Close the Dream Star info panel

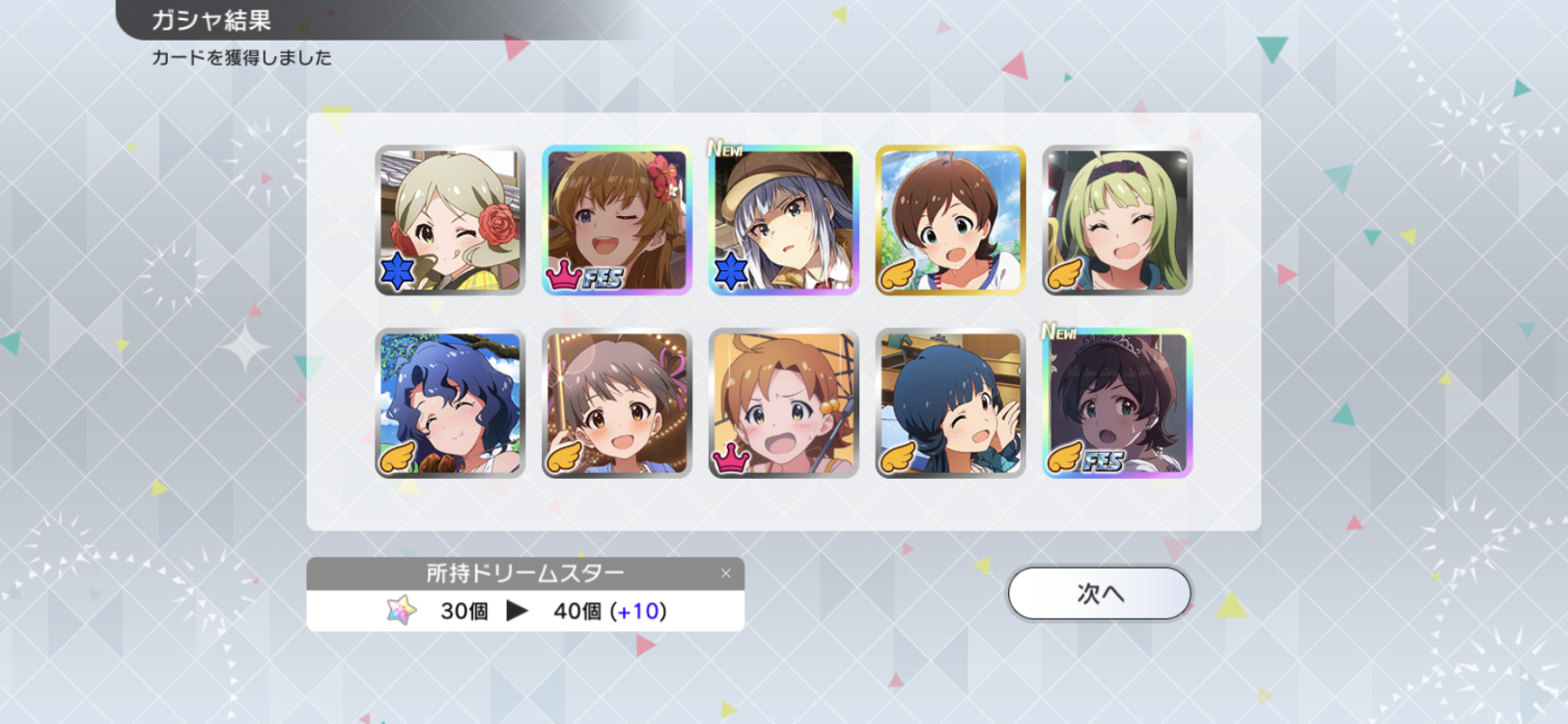726,573
